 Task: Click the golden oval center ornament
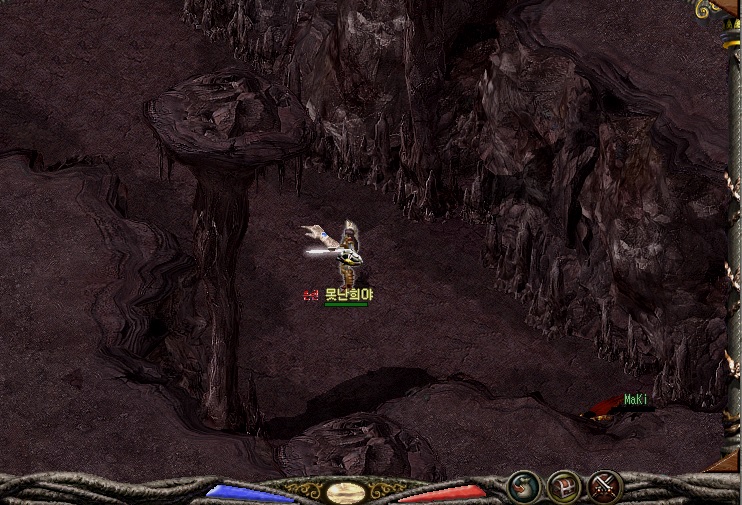(x=345, y=491)
